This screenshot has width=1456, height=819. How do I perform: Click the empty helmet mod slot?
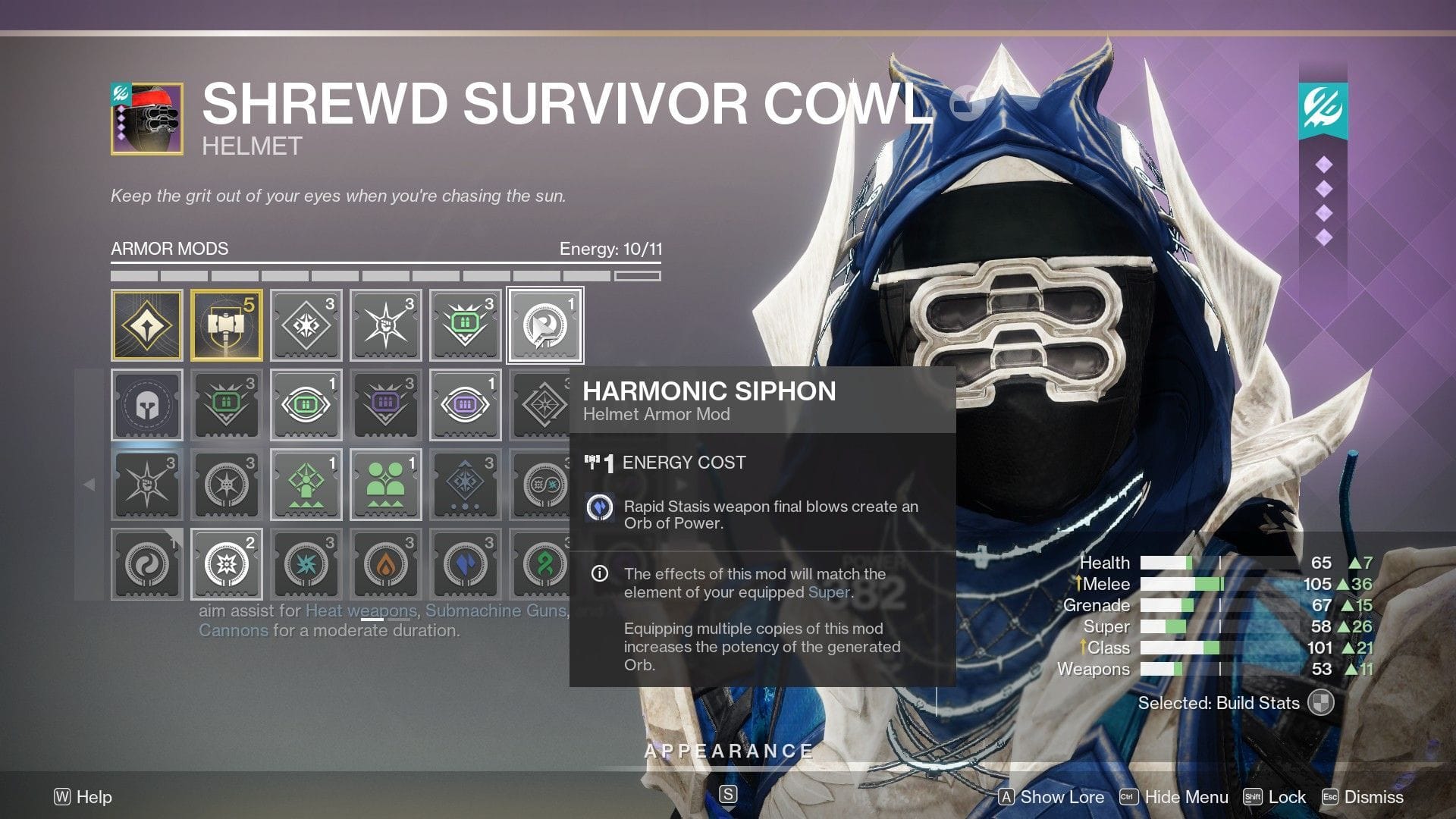tap(147, 405)
